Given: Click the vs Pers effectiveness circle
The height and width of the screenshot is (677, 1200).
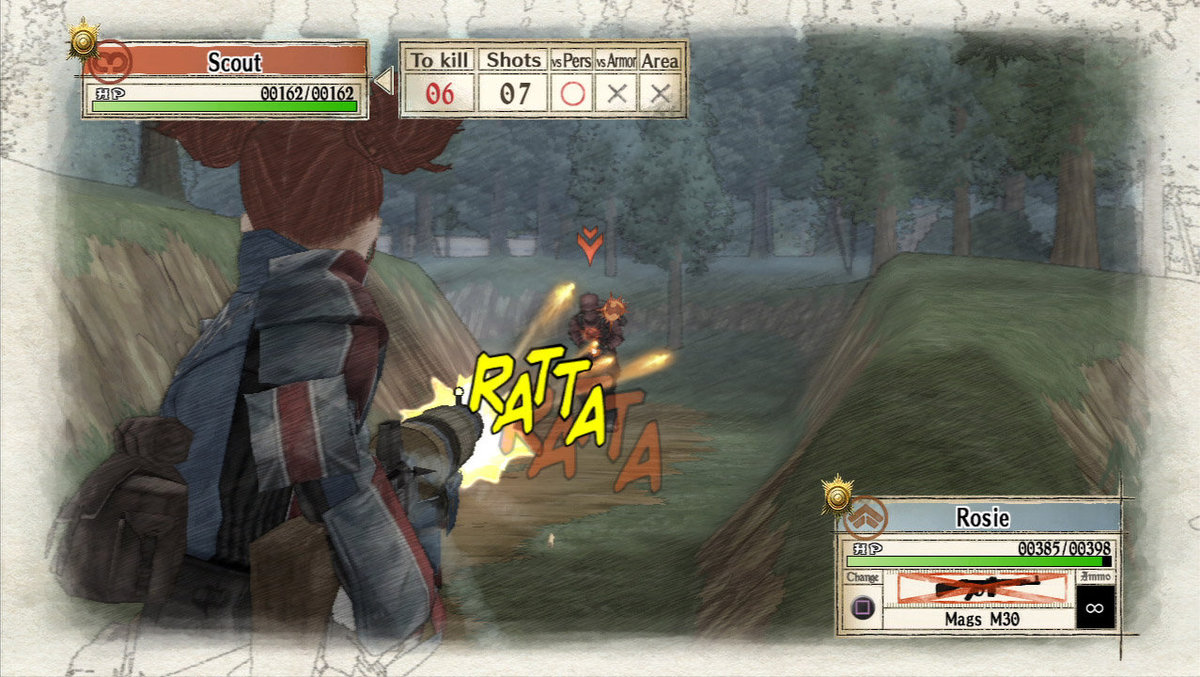Looking at the screenshot, I should click(572, 94).
